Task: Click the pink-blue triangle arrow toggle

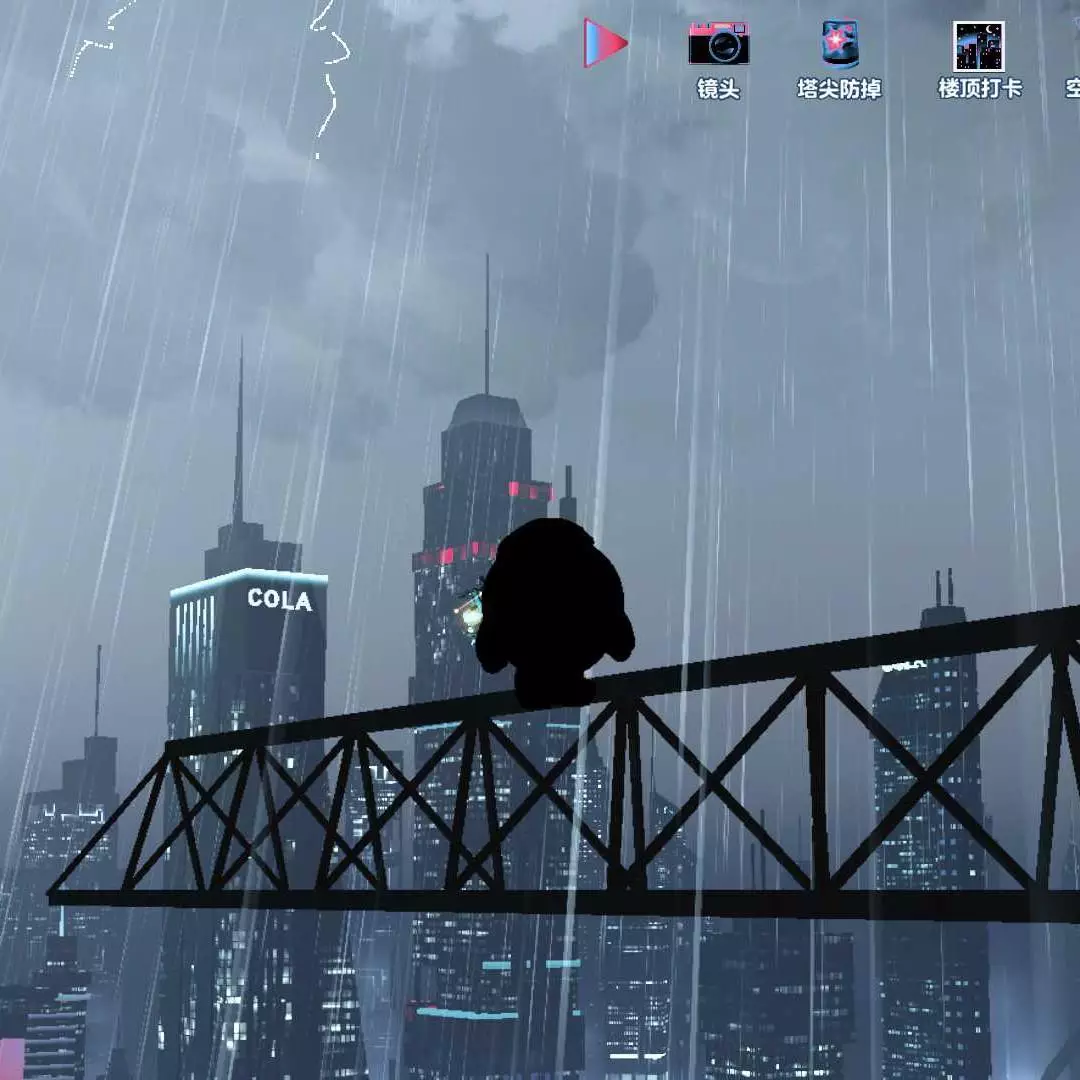Action: coord(605,44)
